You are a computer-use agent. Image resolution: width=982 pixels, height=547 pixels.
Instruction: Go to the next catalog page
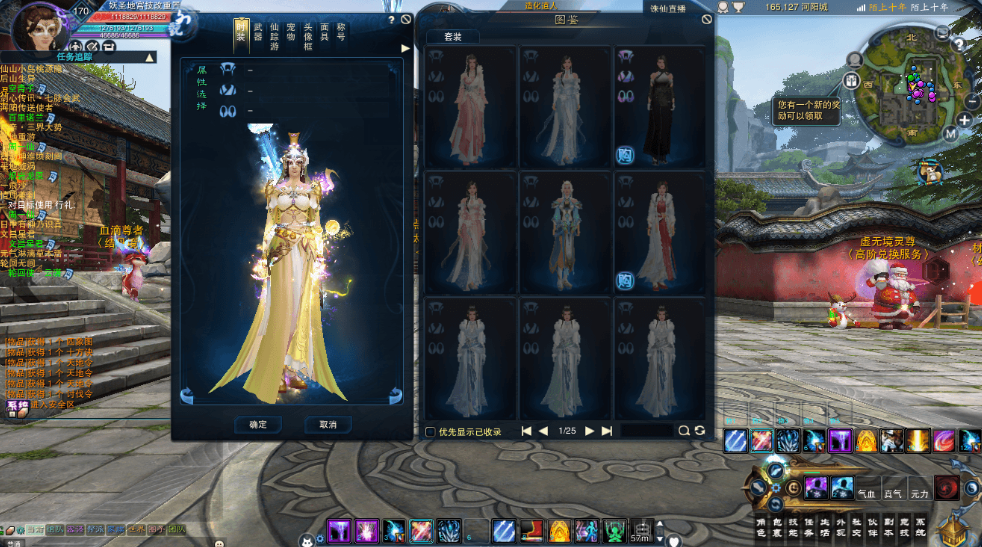click(589, 431)
